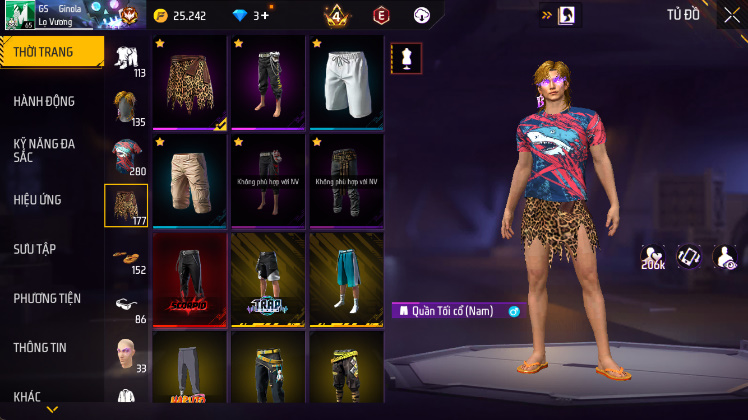Select the sandals footwear category
Image resolution: width=748 pixels, height=420 pixels.
tap(126, 255)
